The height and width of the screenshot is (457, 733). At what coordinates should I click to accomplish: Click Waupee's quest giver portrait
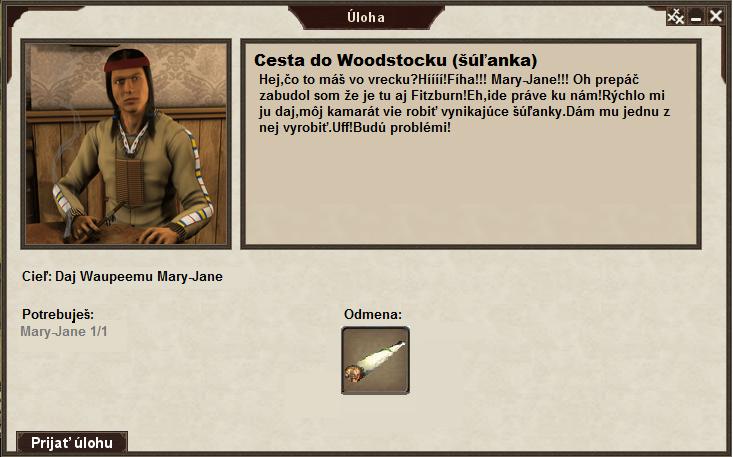pos(127,143)
